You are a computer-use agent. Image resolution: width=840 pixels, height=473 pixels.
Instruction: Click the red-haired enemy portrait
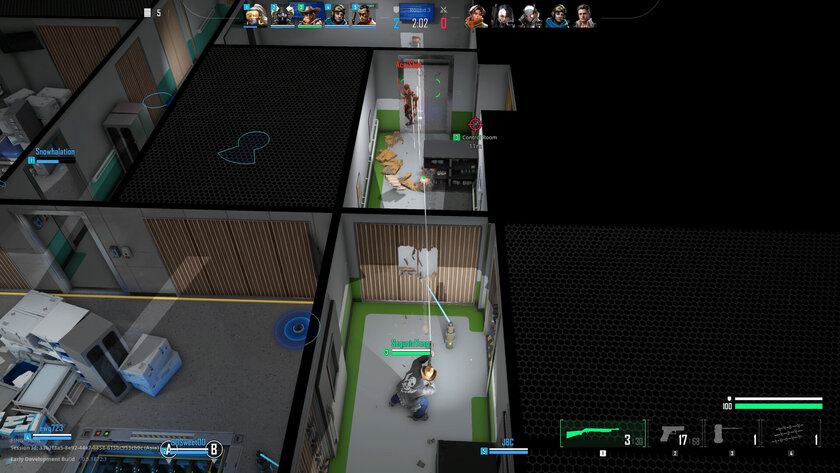475,15
